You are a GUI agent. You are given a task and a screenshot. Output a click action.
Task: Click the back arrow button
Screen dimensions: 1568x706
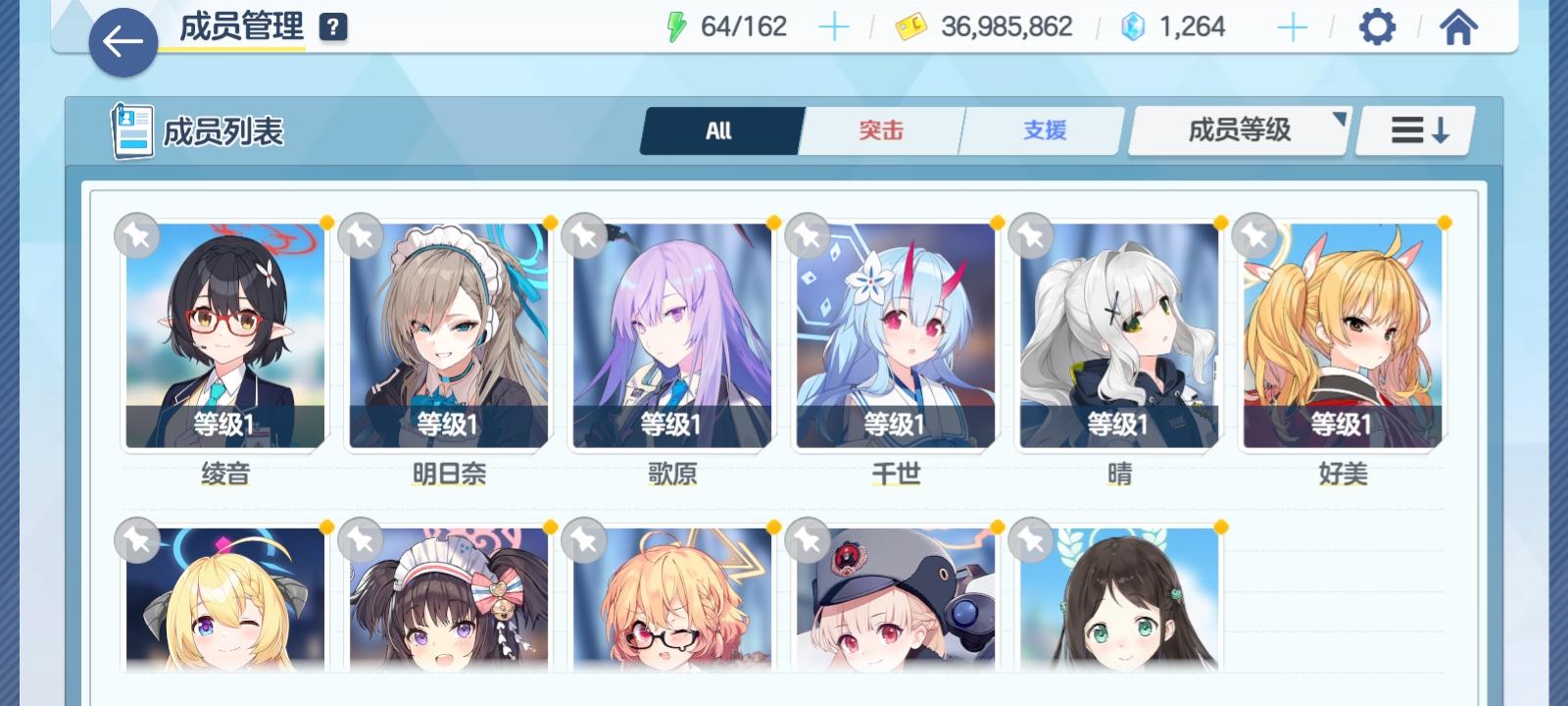click(x=122, y=41)
